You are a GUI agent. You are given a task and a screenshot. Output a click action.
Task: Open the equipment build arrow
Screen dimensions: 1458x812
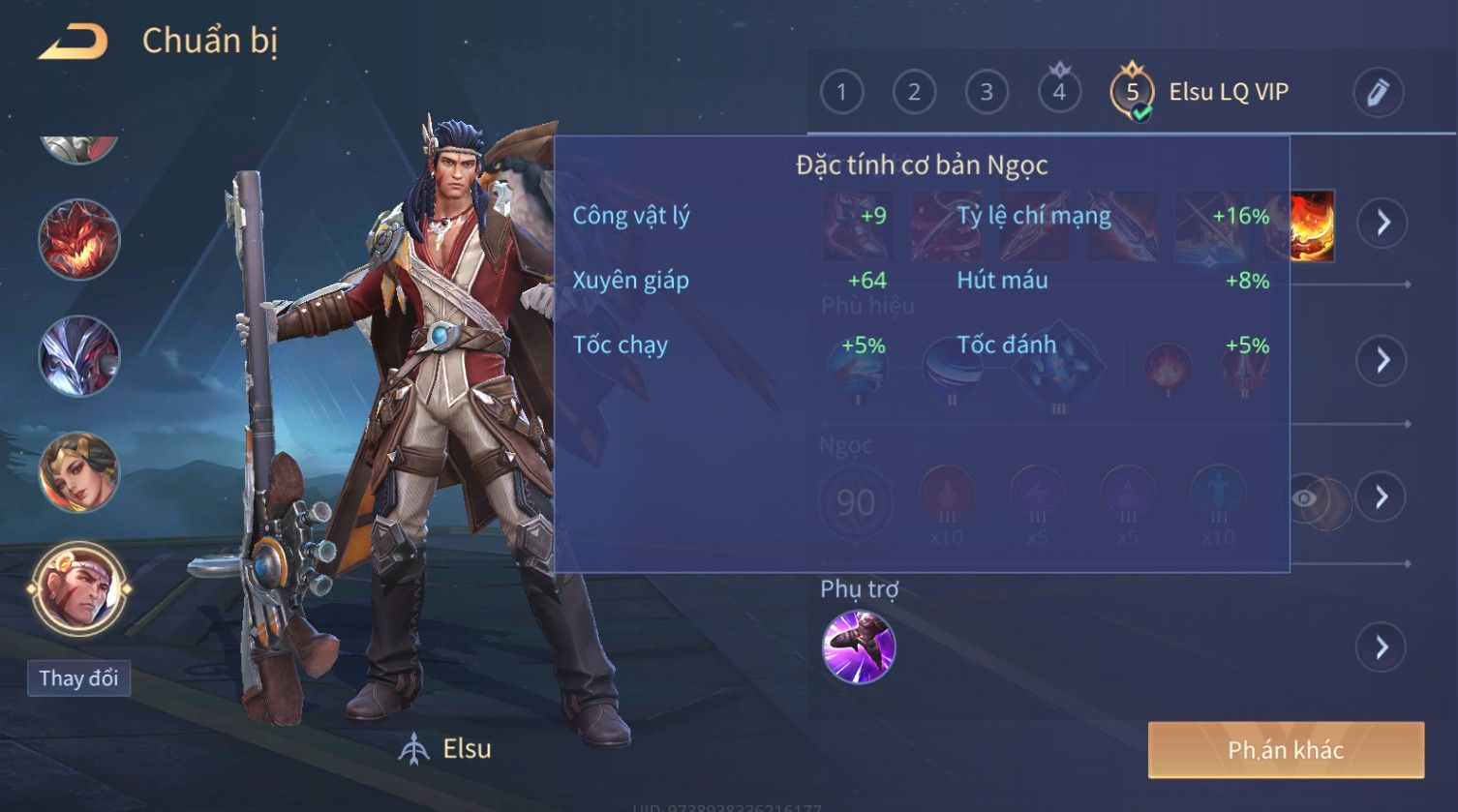click(1382, 223)
